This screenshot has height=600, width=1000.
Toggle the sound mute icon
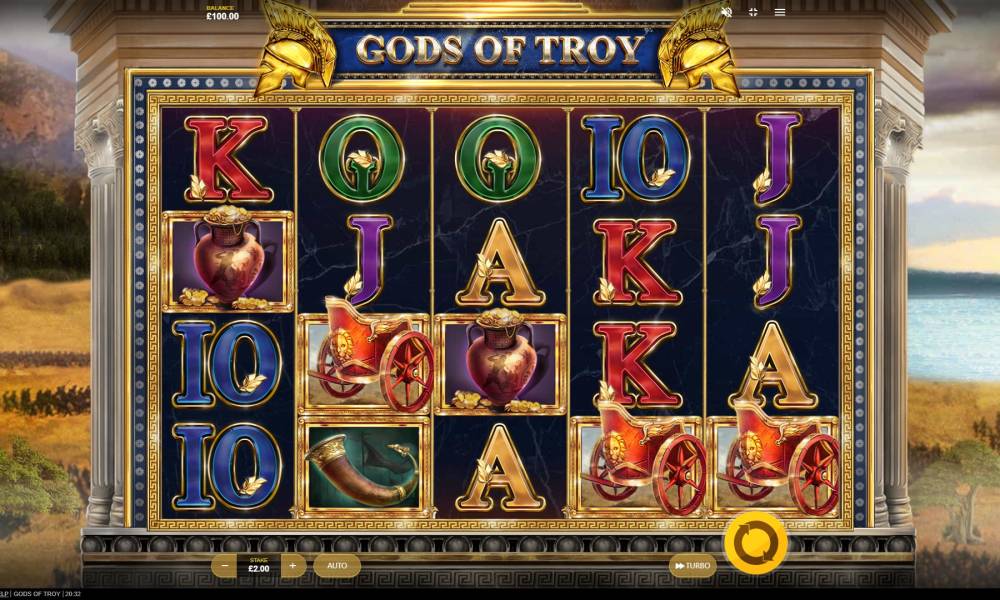pyautogui.click(x=727, y=12)
